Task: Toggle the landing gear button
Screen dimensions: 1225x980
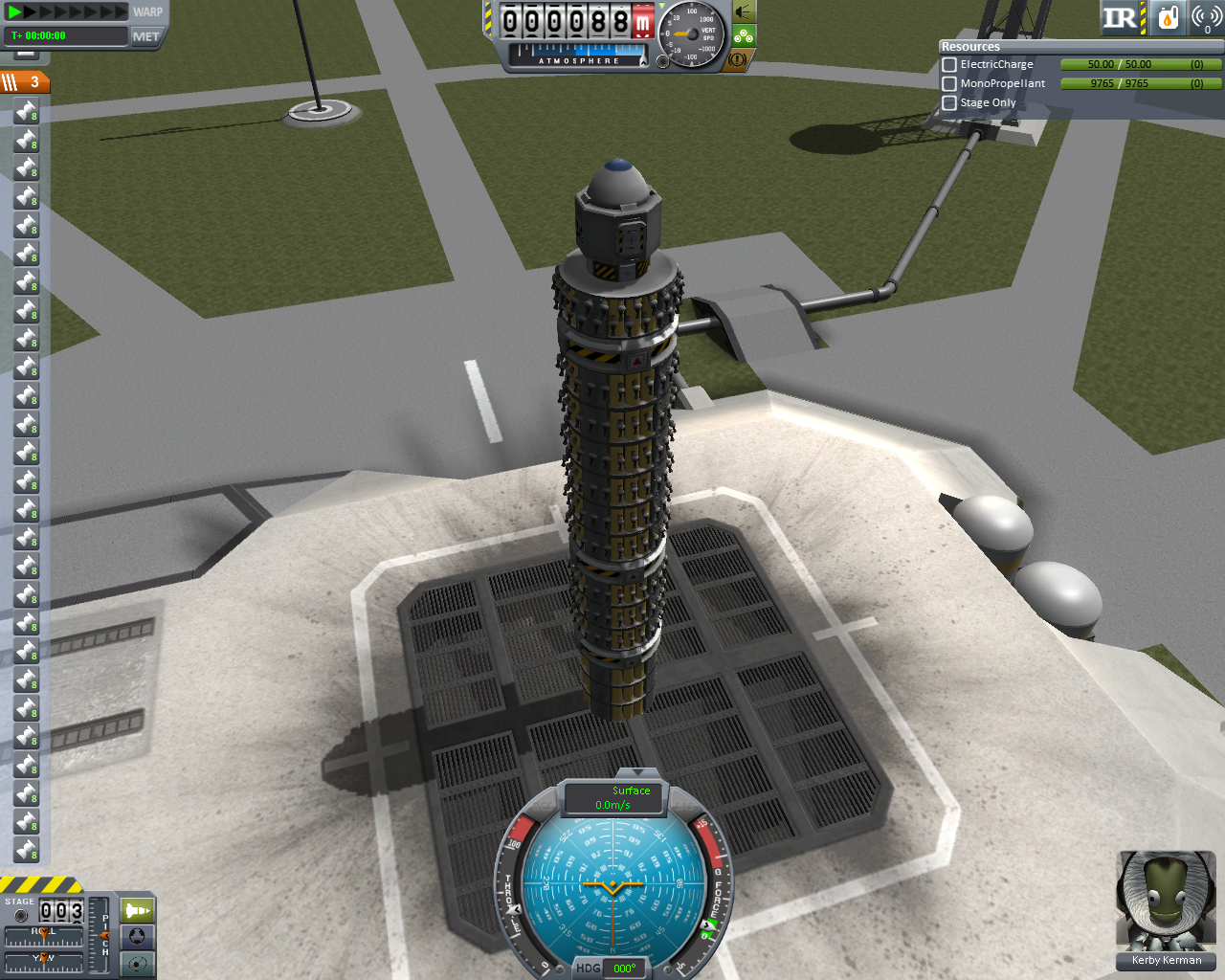Action: click(x=744, y=36)
